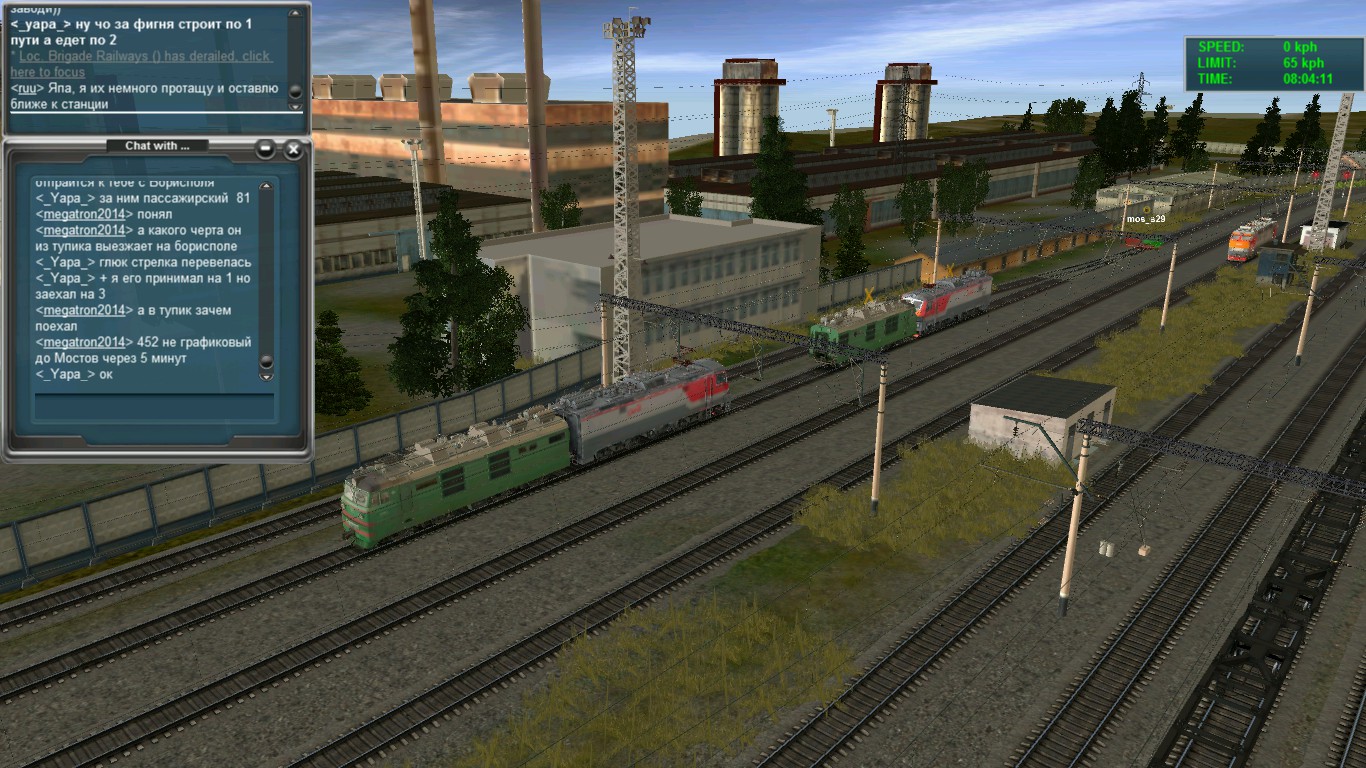Click the ruu player name link

pos(23,88)
